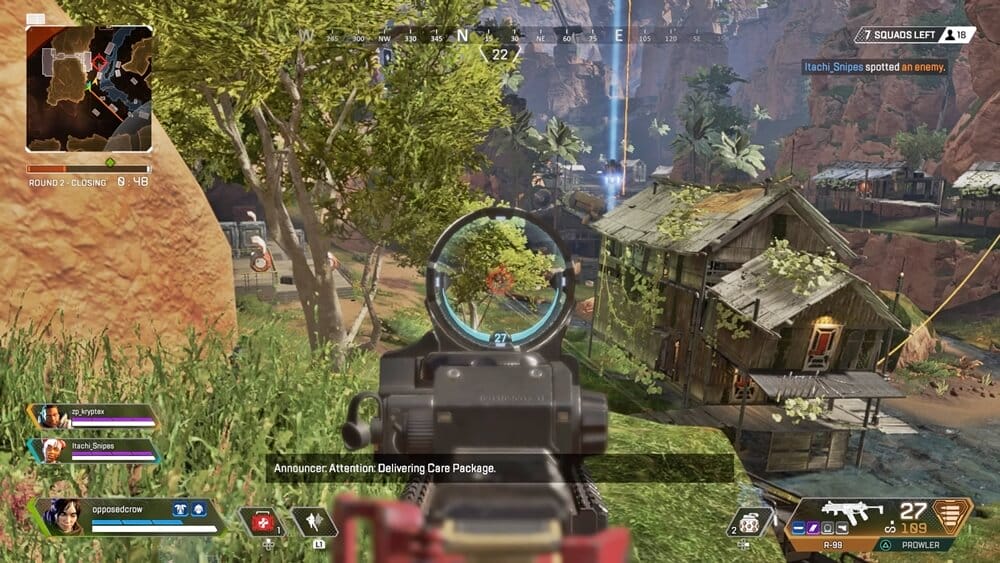Select the grenade ordnance slot
Screen dimensions: 1000x563
750,521
